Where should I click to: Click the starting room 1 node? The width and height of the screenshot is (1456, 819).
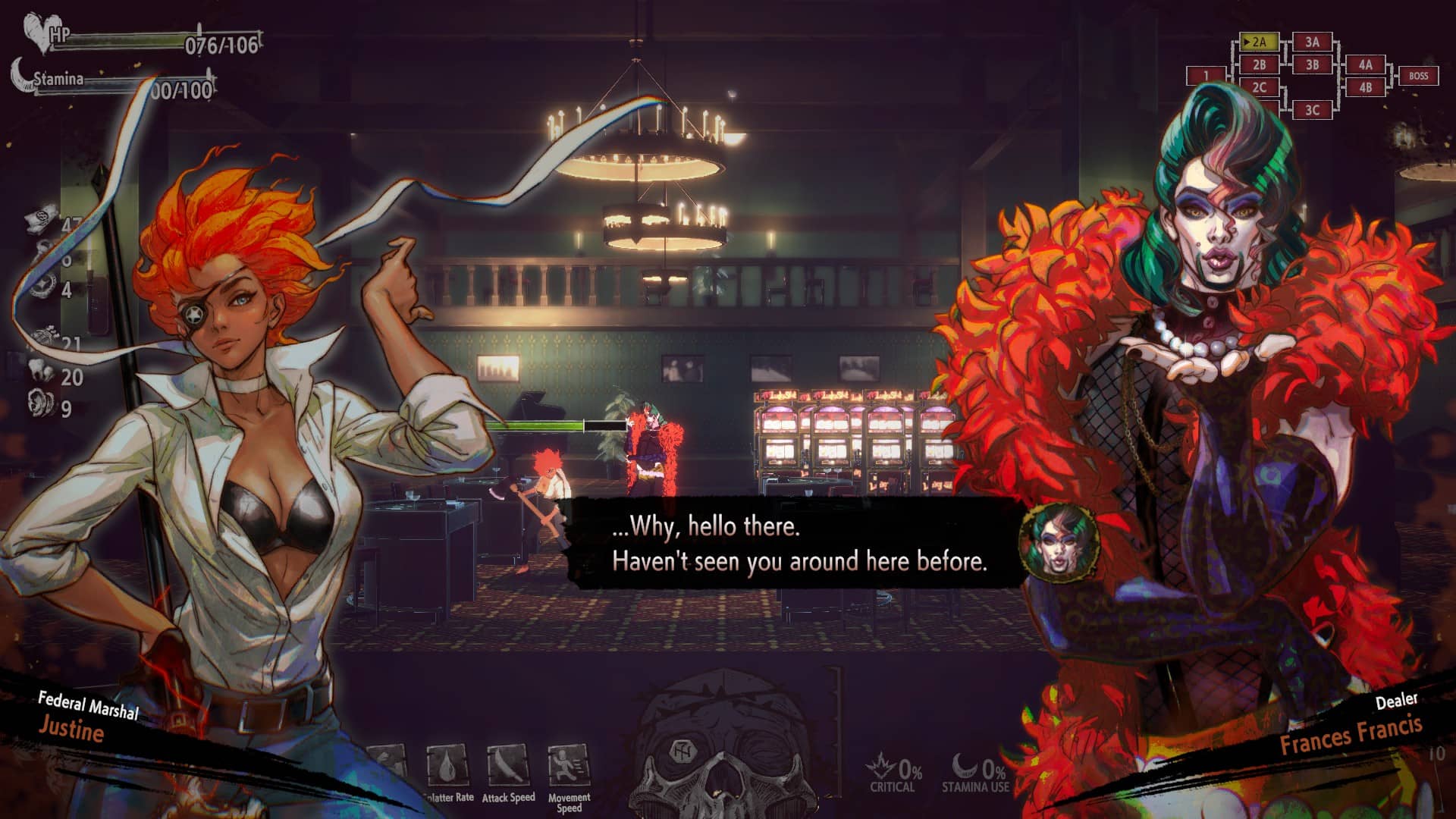[x=1206, y=76]
